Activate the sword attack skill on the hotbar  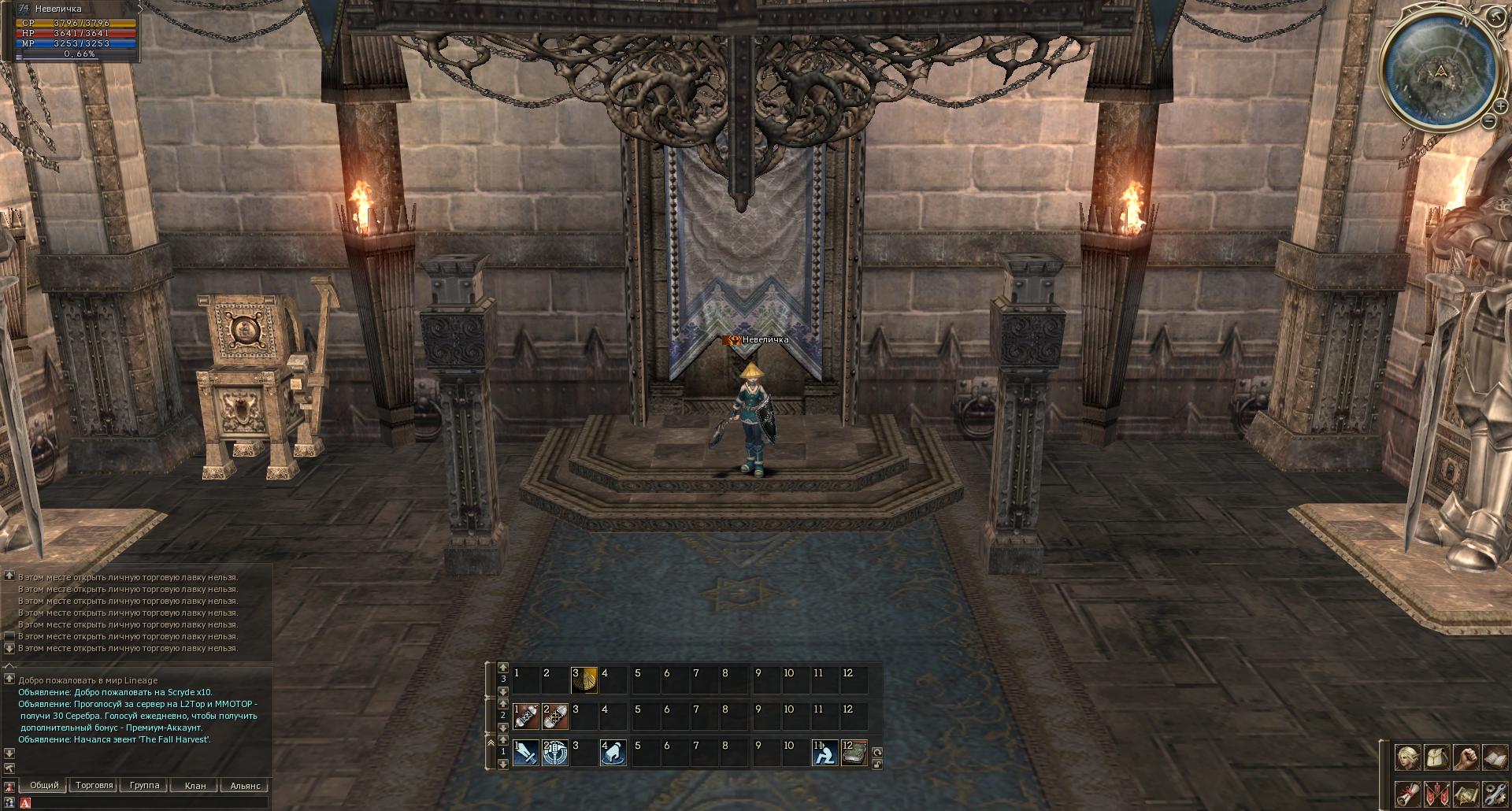pos(525,754)
